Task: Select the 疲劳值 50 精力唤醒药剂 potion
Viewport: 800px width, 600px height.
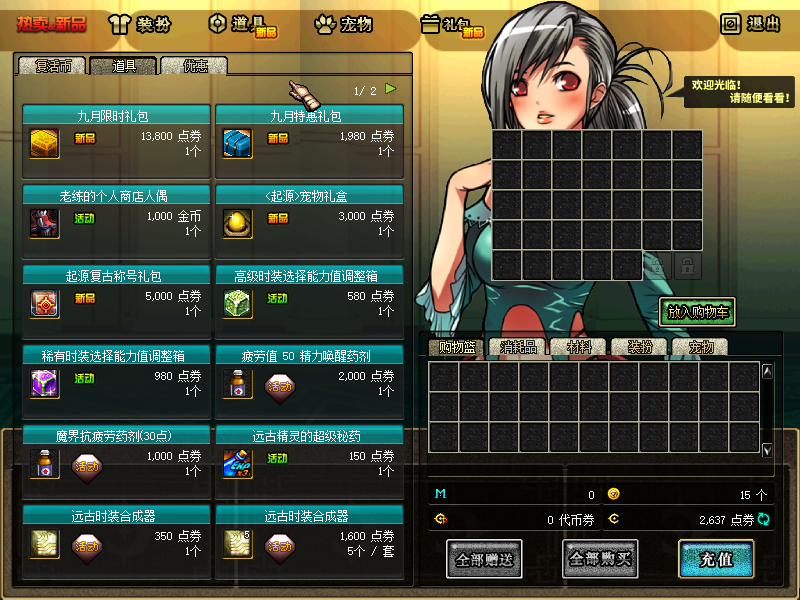Action: tap(237, 382)
